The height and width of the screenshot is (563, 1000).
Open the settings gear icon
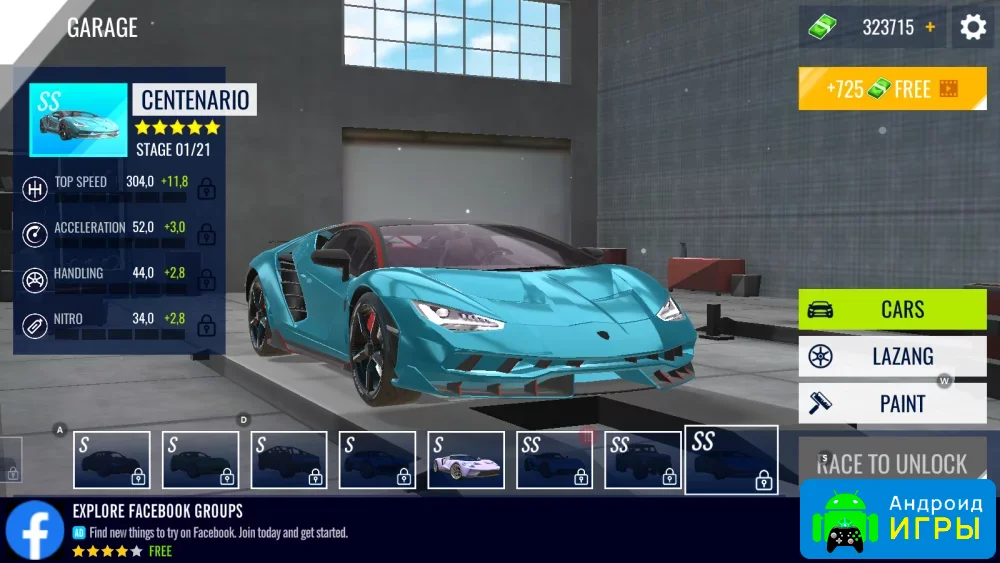pos(973,27)
